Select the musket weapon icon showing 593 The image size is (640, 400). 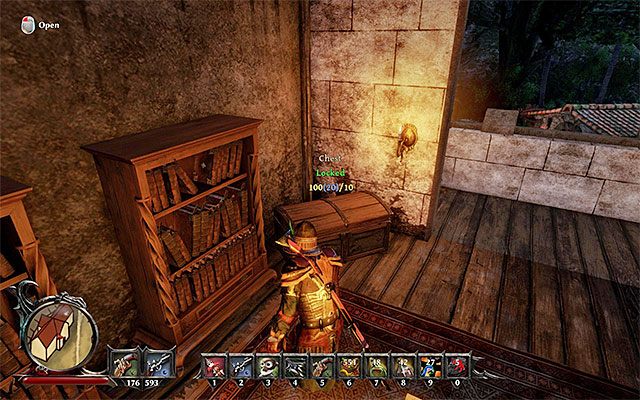coord(158,360)
